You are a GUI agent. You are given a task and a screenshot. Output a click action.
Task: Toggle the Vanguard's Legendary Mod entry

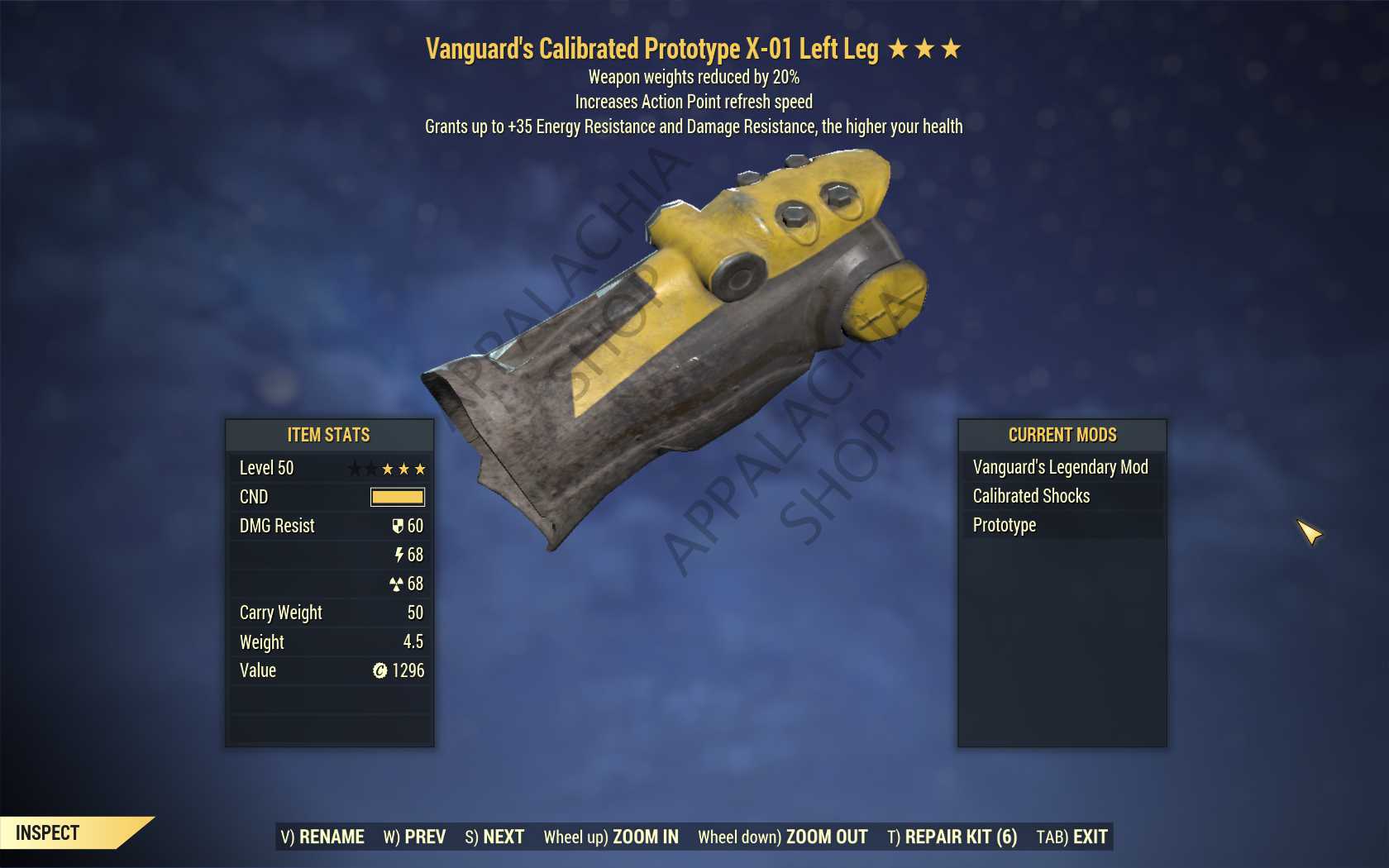(x=1059, y=467)
